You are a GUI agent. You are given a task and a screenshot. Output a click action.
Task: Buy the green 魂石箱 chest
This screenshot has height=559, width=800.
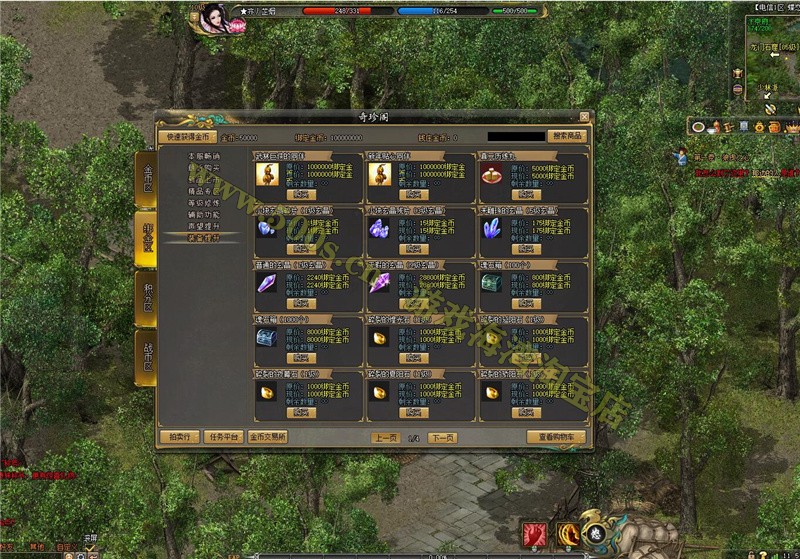click(526, 304)
